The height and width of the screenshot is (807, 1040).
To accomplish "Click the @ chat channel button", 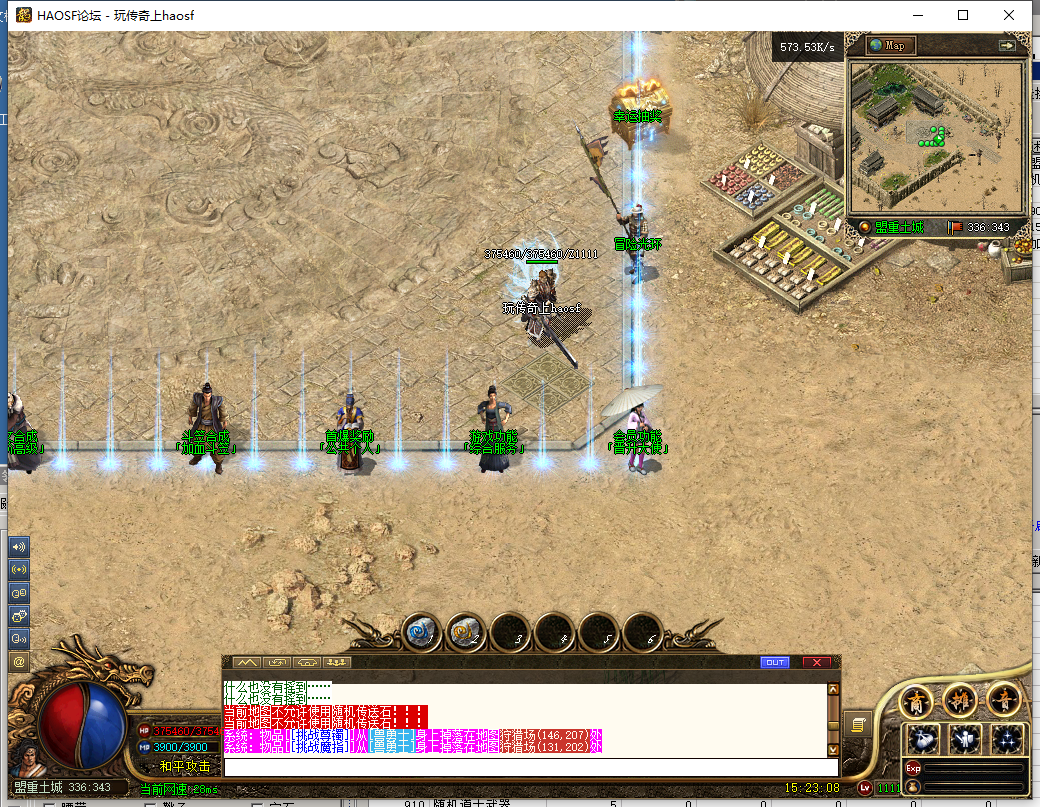I will 19,661.
